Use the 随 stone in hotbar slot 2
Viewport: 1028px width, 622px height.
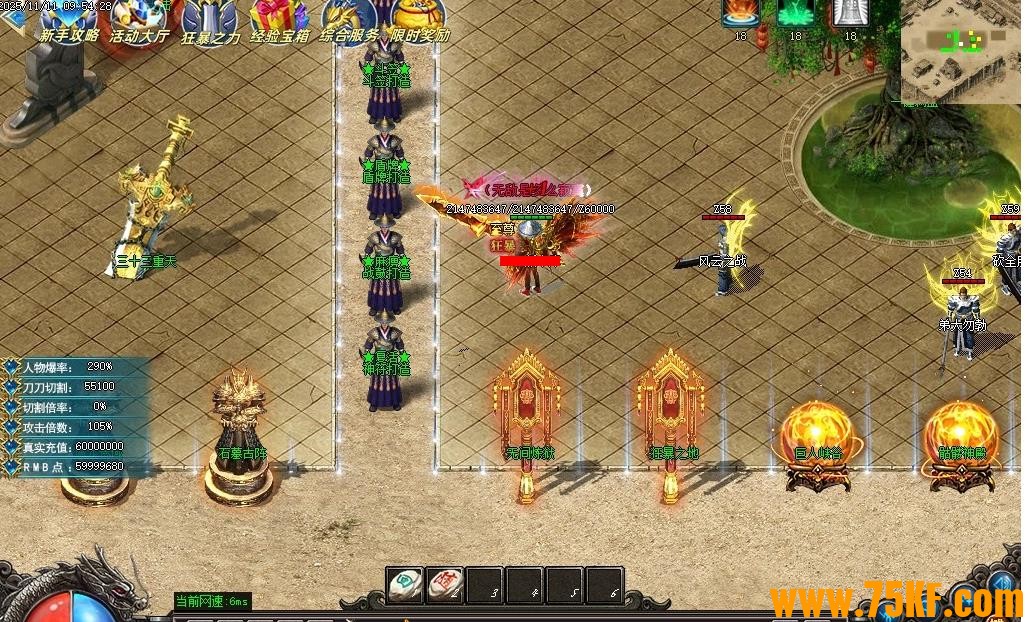[445, 585]
